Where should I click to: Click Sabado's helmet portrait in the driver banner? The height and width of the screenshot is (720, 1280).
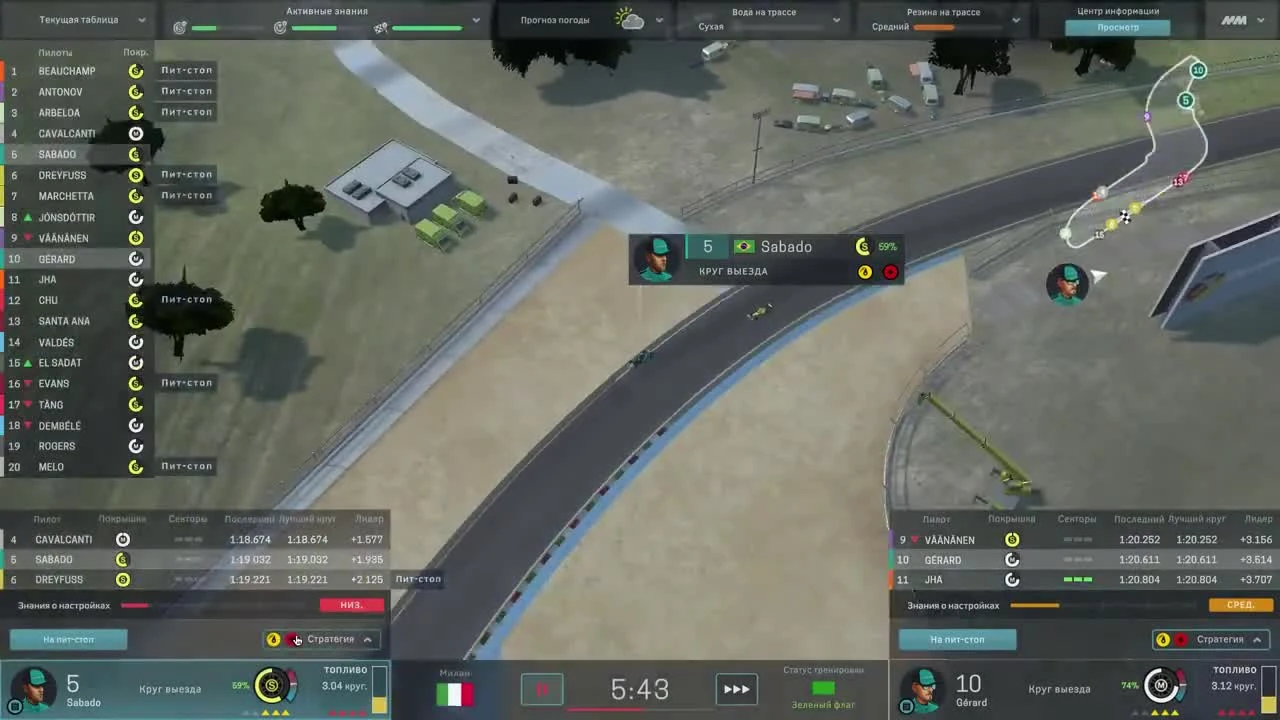[x=657, y=259]
